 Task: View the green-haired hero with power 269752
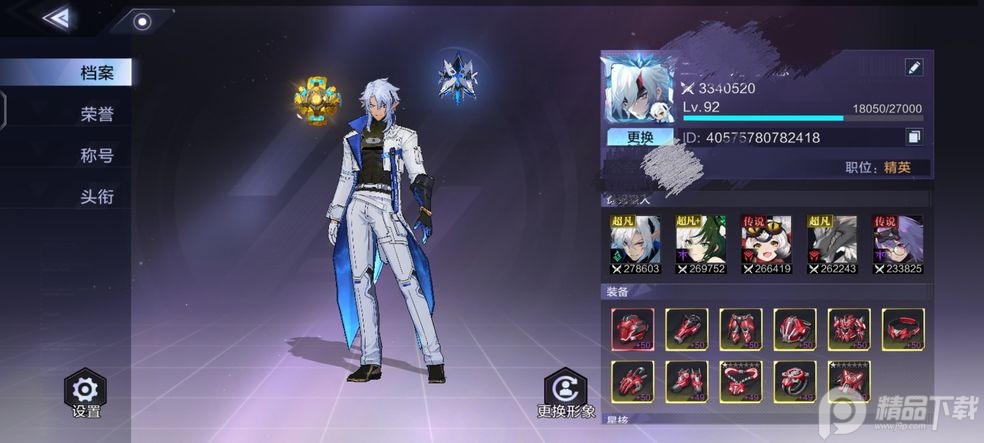[701, 244]
